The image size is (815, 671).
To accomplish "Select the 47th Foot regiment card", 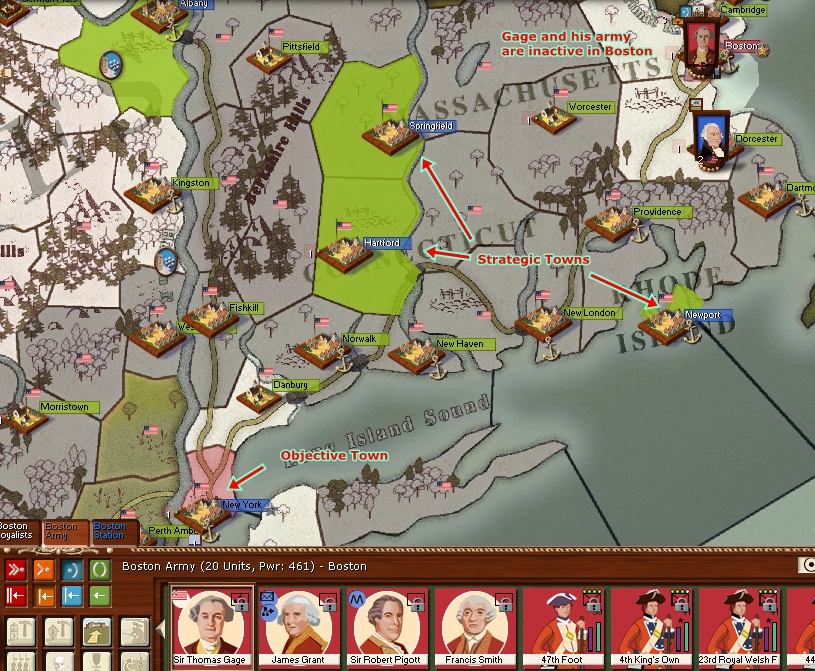I will 564,627.
